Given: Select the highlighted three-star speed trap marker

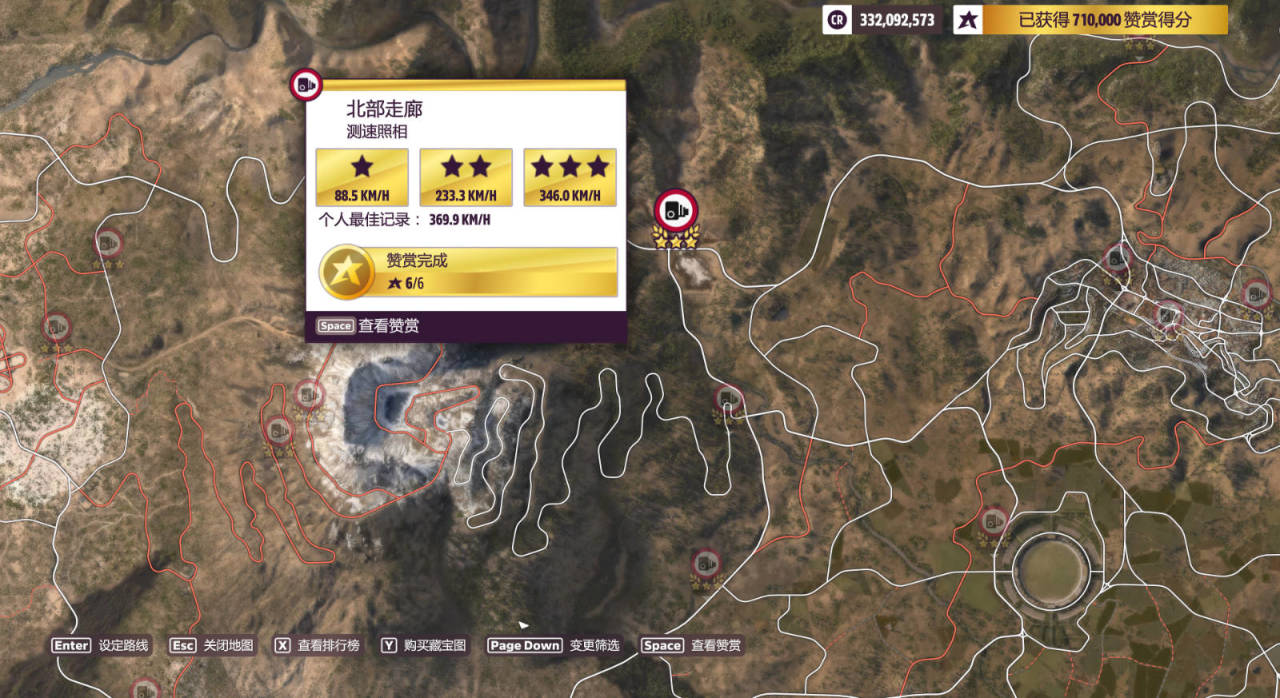Looking at the screenshot, I should [x=676, y=212].
